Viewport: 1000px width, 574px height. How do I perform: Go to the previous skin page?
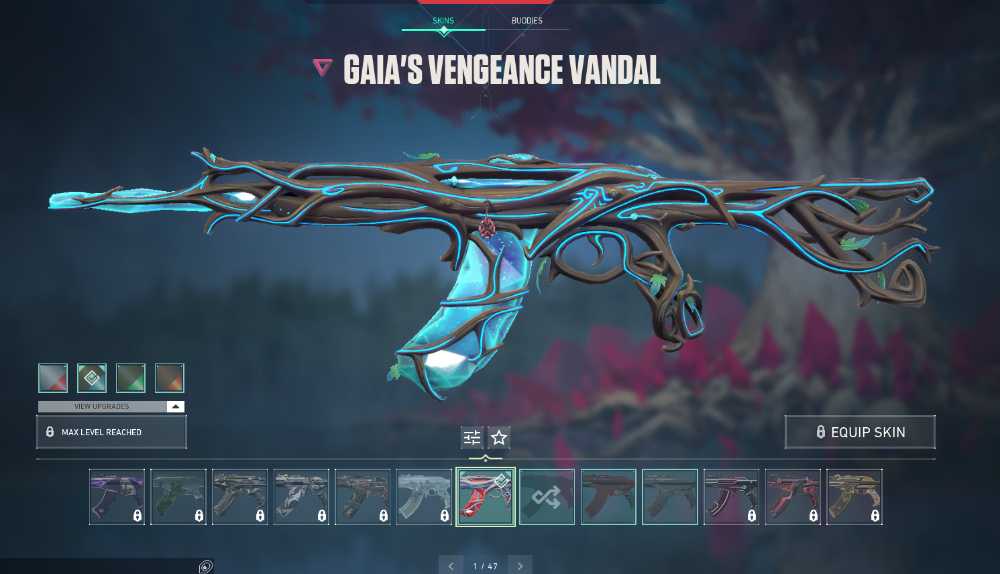point(451,566)
